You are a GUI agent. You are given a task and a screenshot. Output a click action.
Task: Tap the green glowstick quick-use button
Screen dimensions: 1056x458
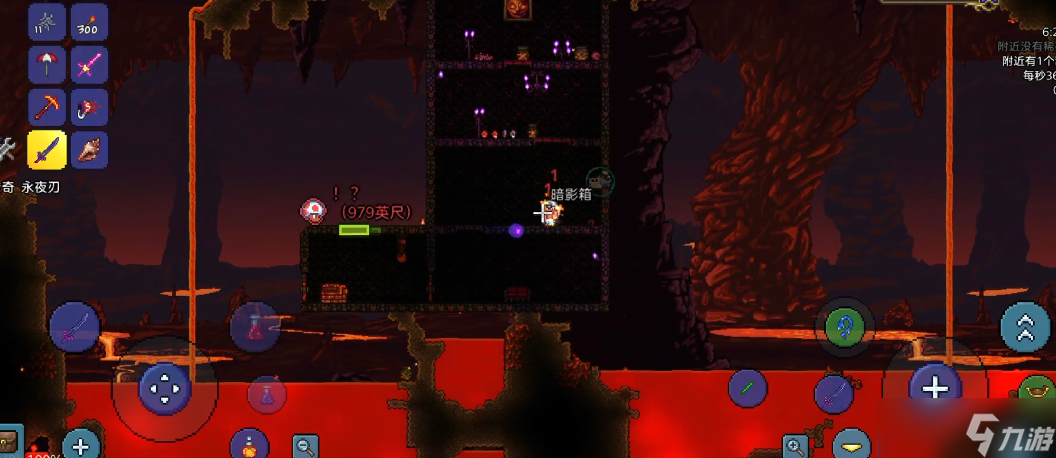point(747,387)
